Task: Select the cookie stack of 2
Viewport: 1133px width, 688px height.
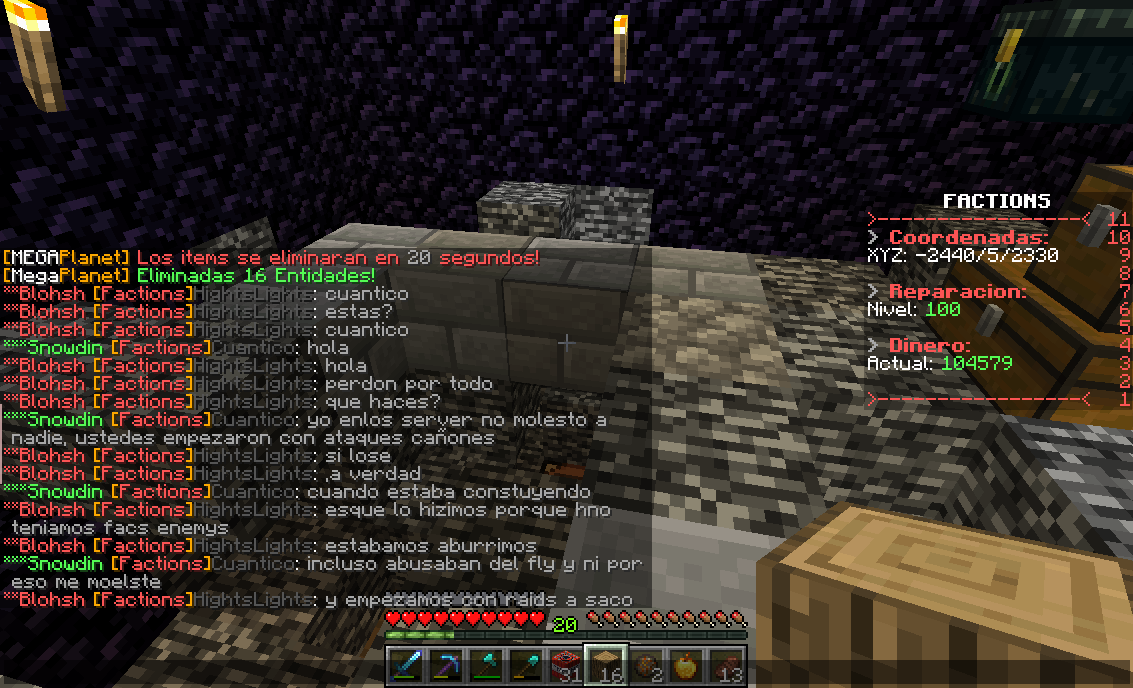Action: point(646,665)
